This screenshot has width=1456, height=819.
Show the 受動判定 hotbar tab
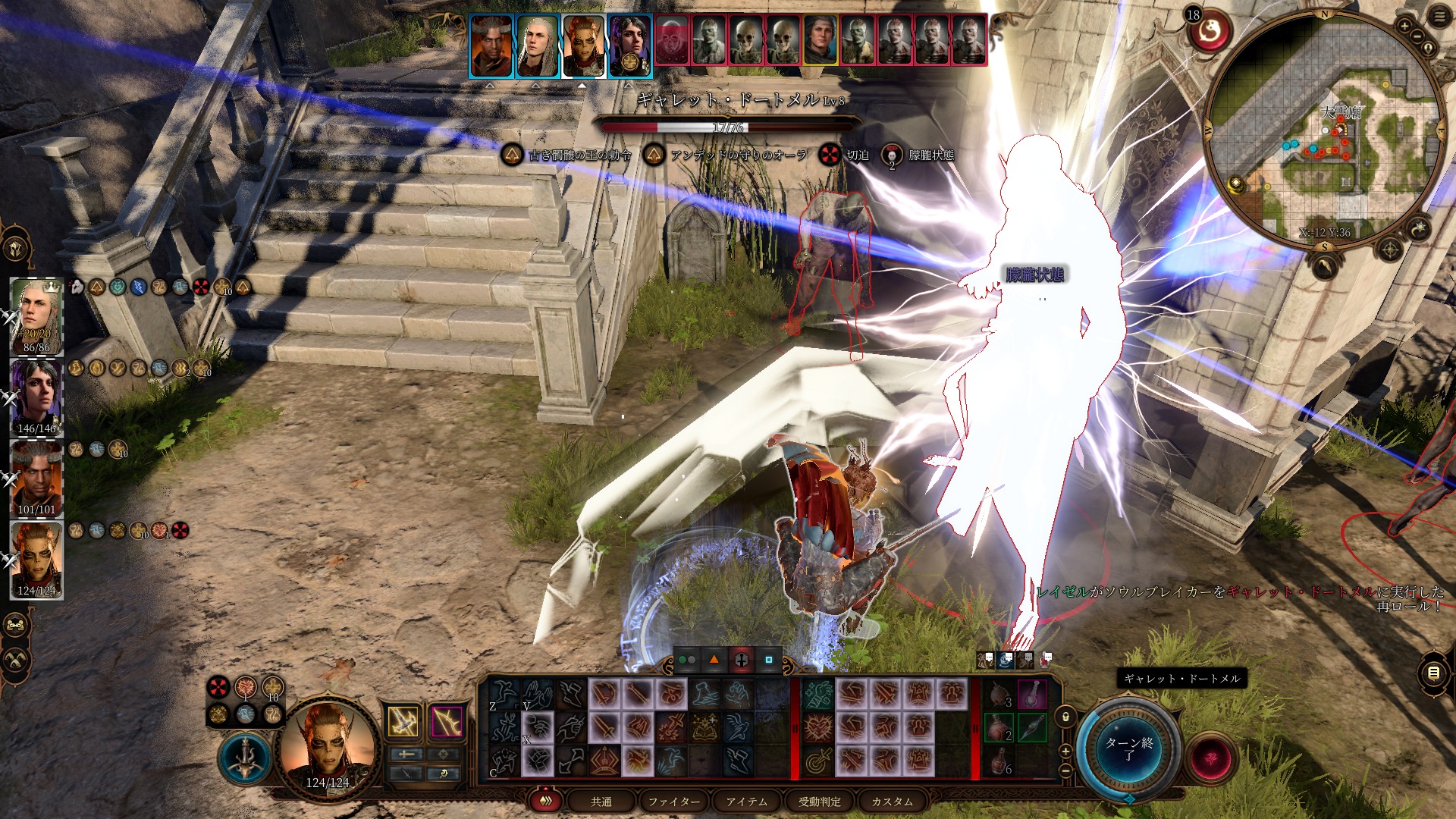(x=819, y=802)
